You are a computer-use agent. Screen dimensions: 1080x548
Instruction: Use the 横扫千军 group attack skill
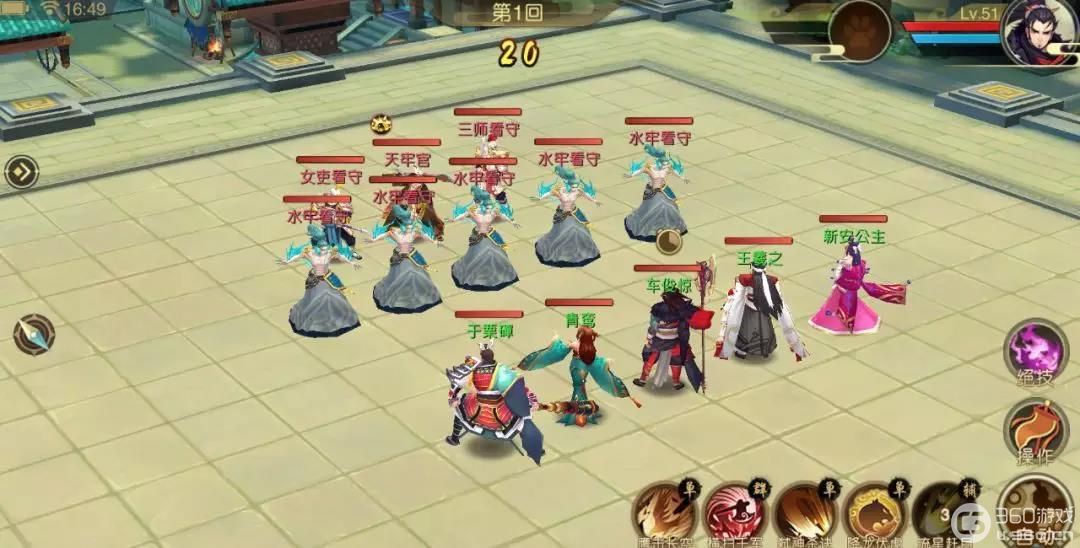point(735,512)
